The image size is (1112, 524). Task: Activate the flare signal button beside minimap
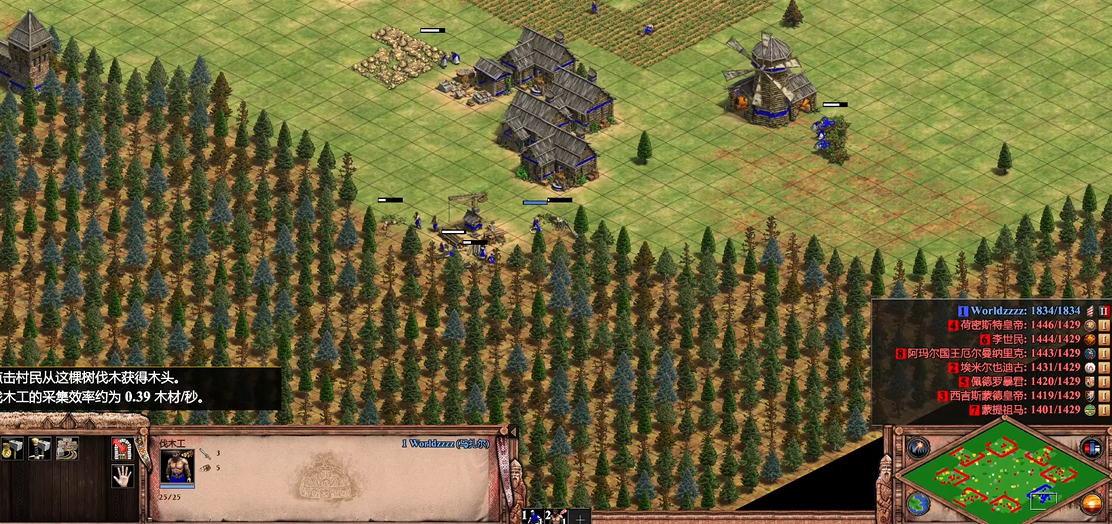tap(918, 447)
